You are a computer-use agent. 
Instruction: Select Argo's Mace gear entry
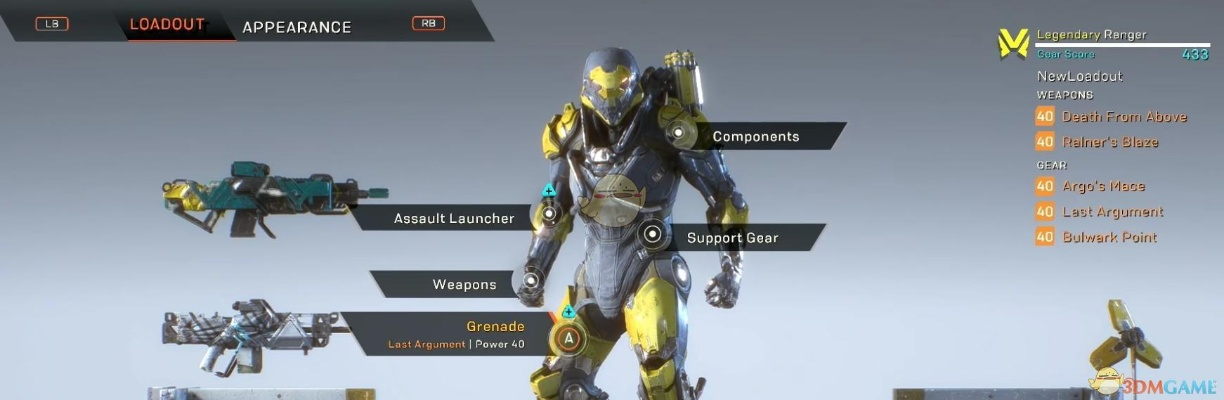1090,186
